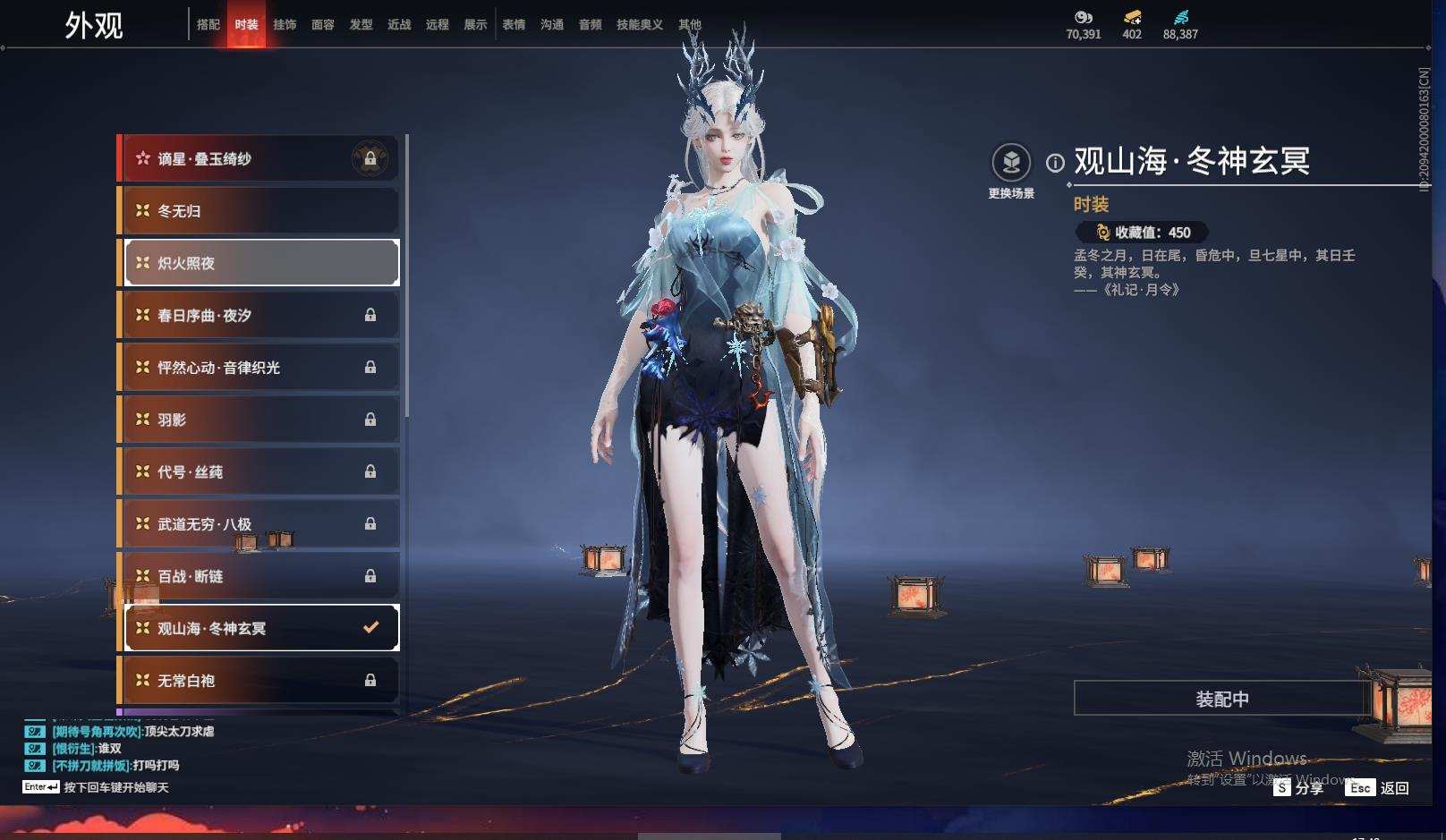Screen dimensions: 1446x840
Task: Pick the 武道无穷·八极 outfit
Action: [259, 524]
